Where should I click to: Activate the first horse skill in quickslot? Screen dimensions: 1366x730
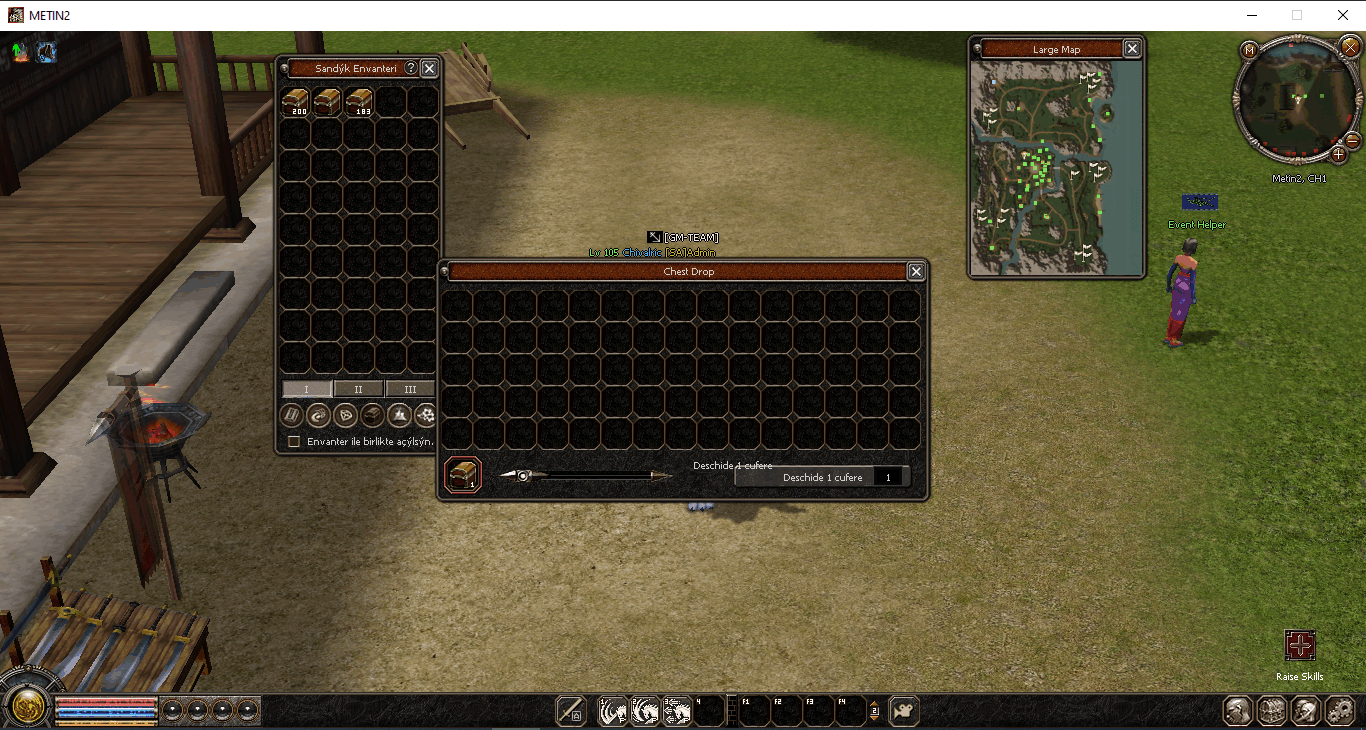(612, 711)
